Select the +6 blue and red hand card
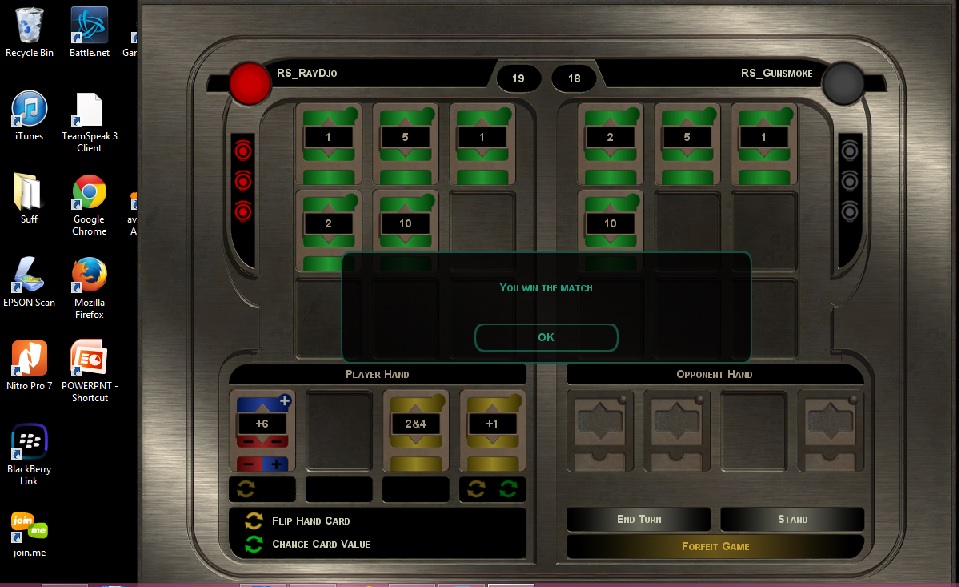This screenshot has height=587, width=959. (x=262, y=430)
